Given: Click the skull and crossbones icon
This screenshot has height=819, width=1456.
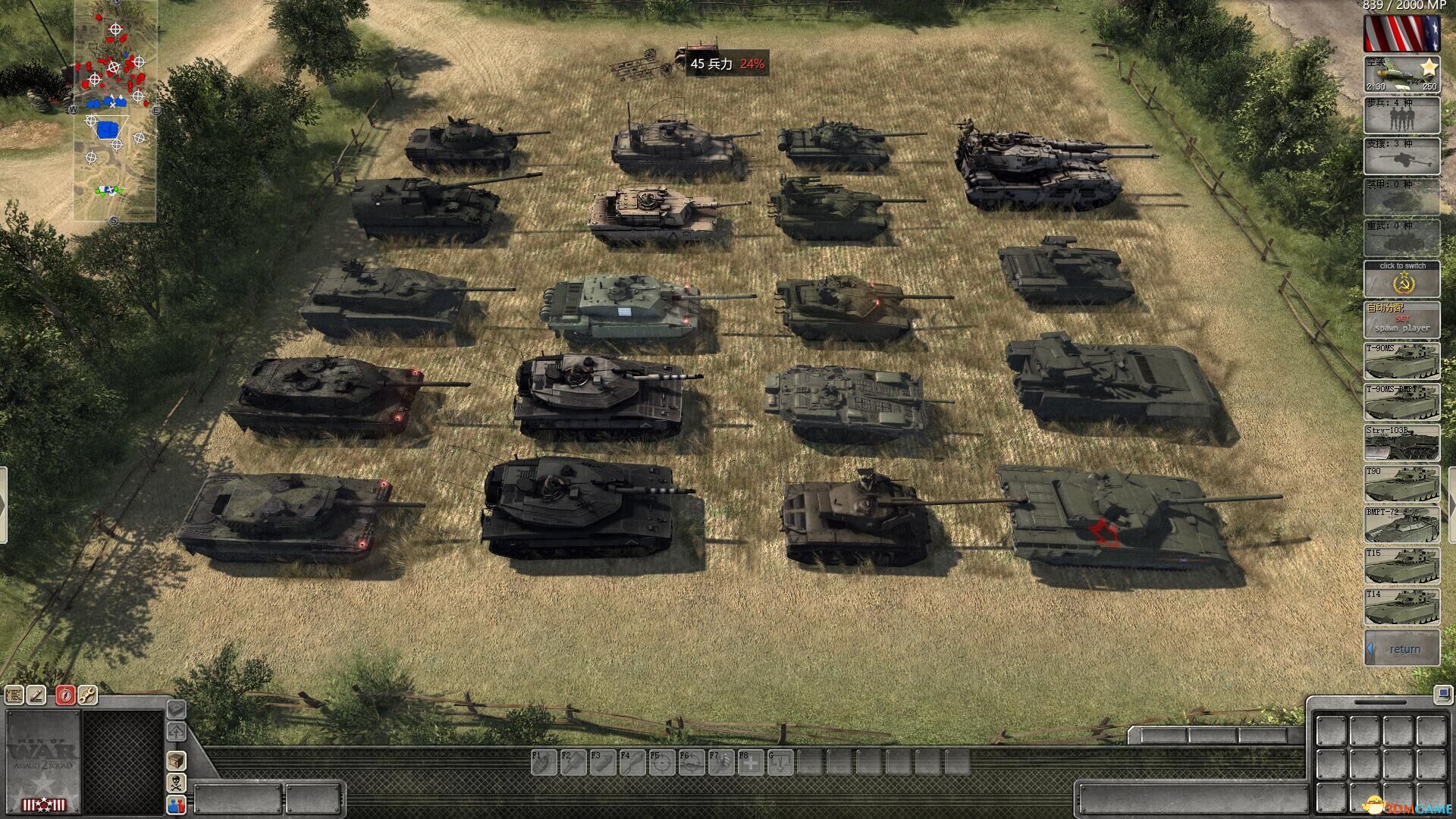Looking at the screenshot, I should click(x=176, y=783).
